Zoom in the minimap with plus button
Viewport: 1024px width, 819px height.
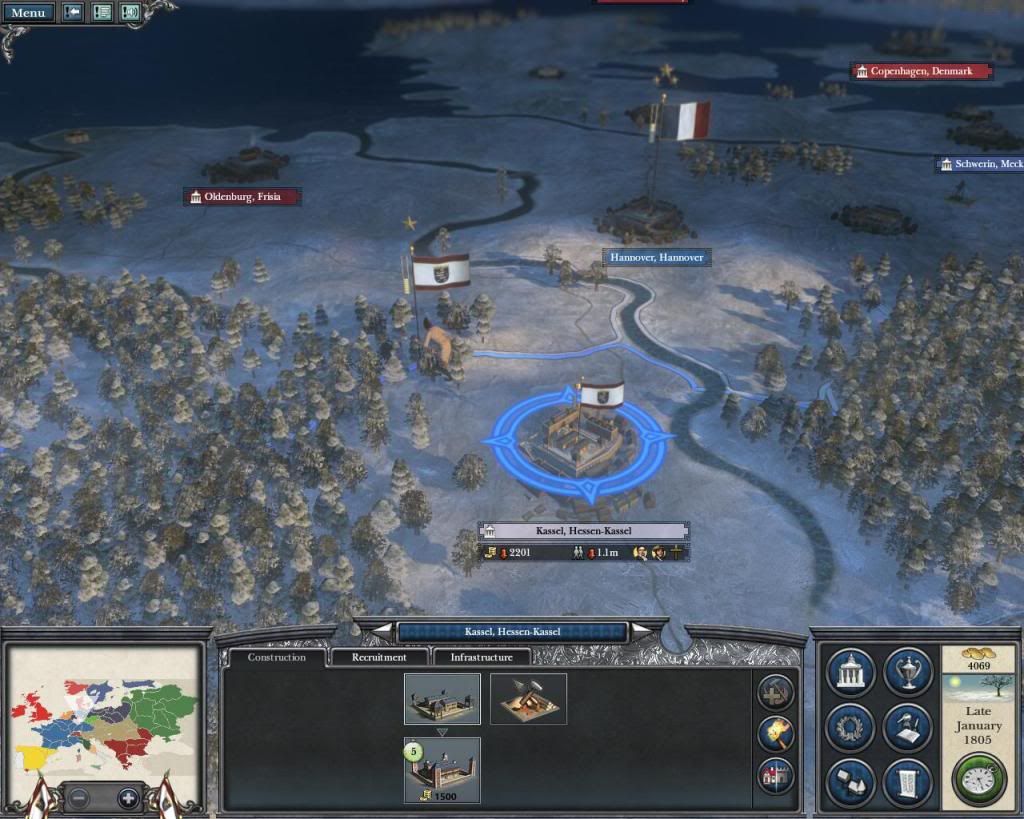coord(127,798)
